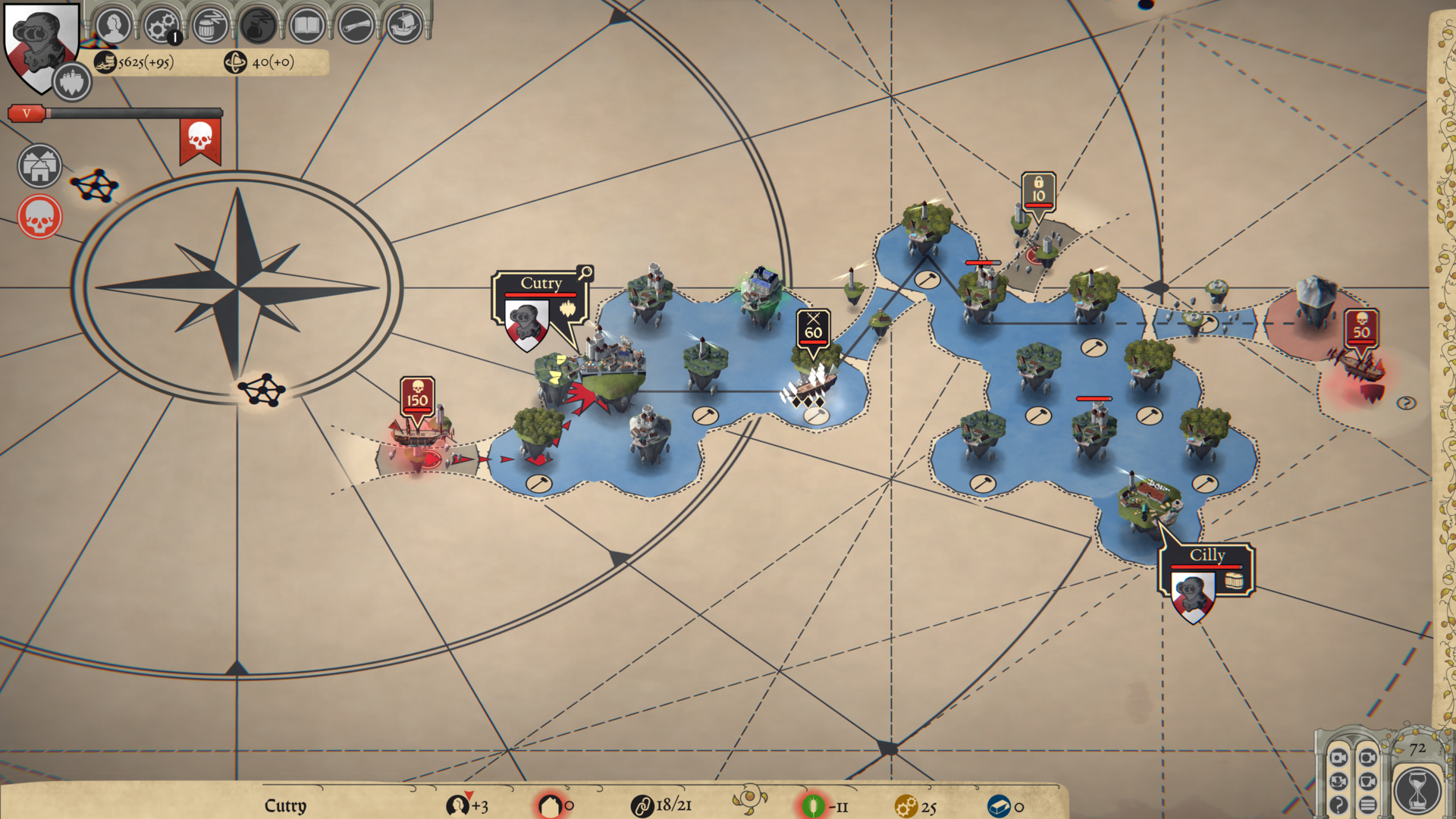Open the sailing ship menu
Screen dimensions: 1456x819
click(x=404, y=26)
